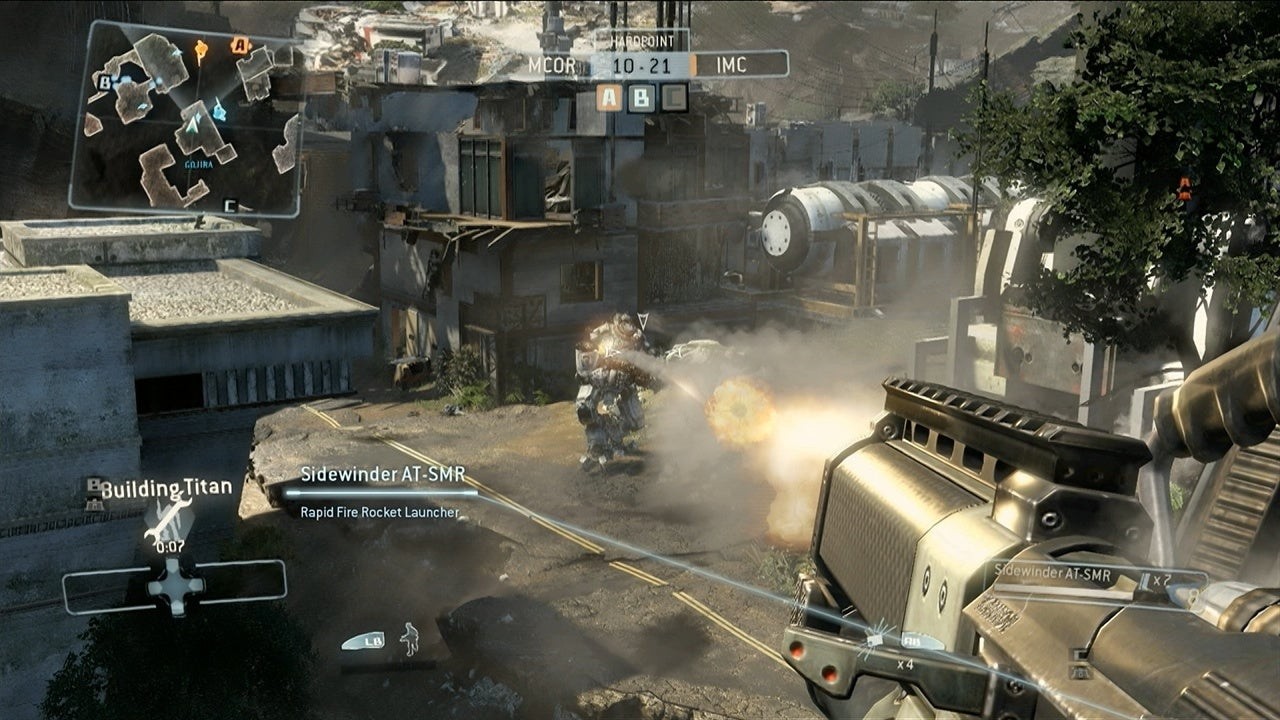The width and height of the screenshot is (1280, 720).
Task: Click the Sidewinder AT-SMR weapon tooltip
Action: tap(383, 492)
